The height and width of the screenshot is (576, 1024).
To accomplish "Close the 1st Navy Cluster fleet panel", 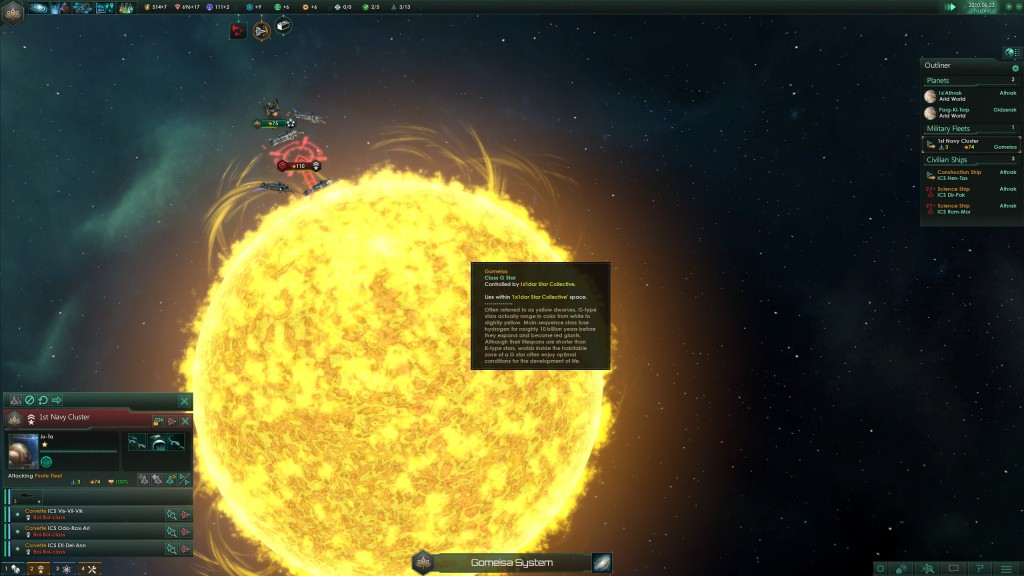I will [x=184, y=421].
